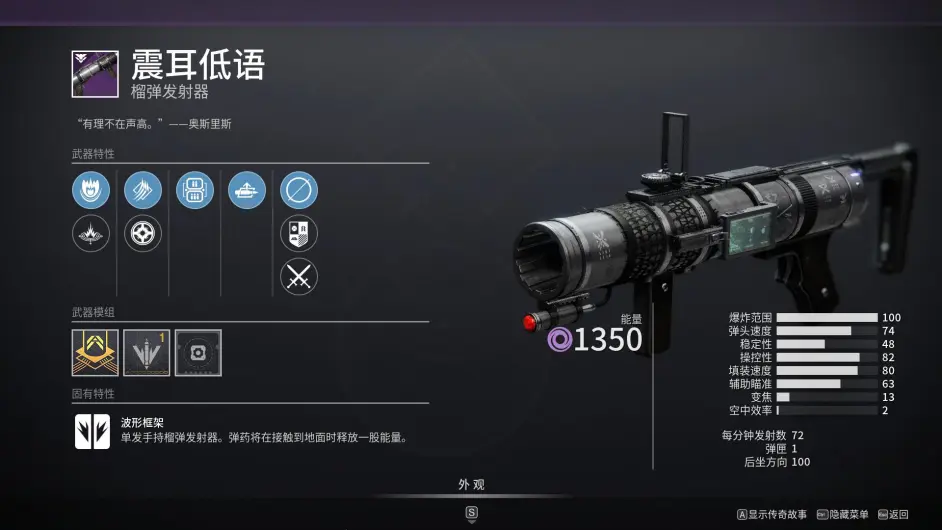Choose the rocket launcher trait perk
Viewport: 942px width, 530px height.
(x=246, y=189)
